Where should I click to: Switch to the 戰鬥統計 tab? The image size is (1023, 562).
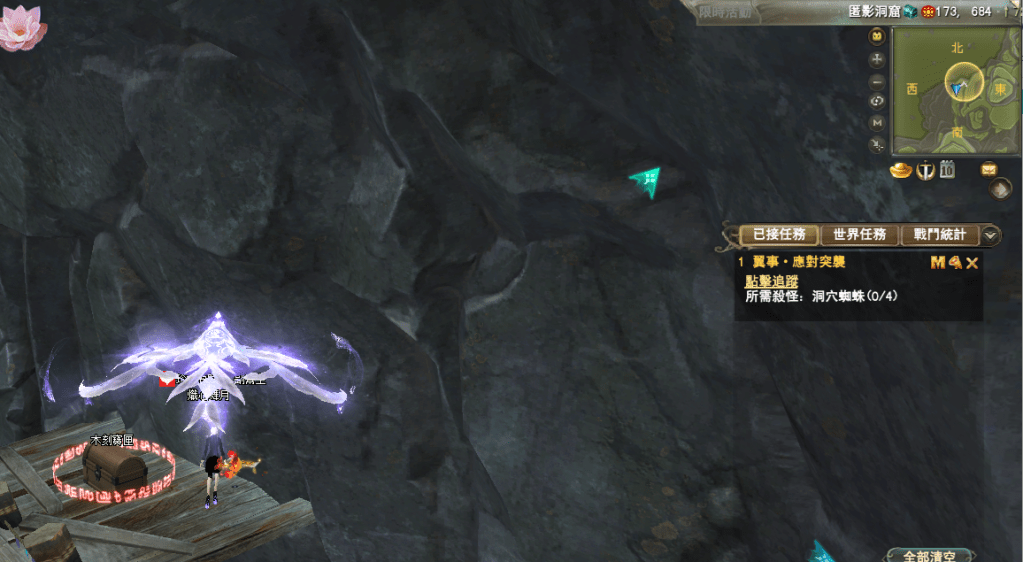(x=939, y=235)
